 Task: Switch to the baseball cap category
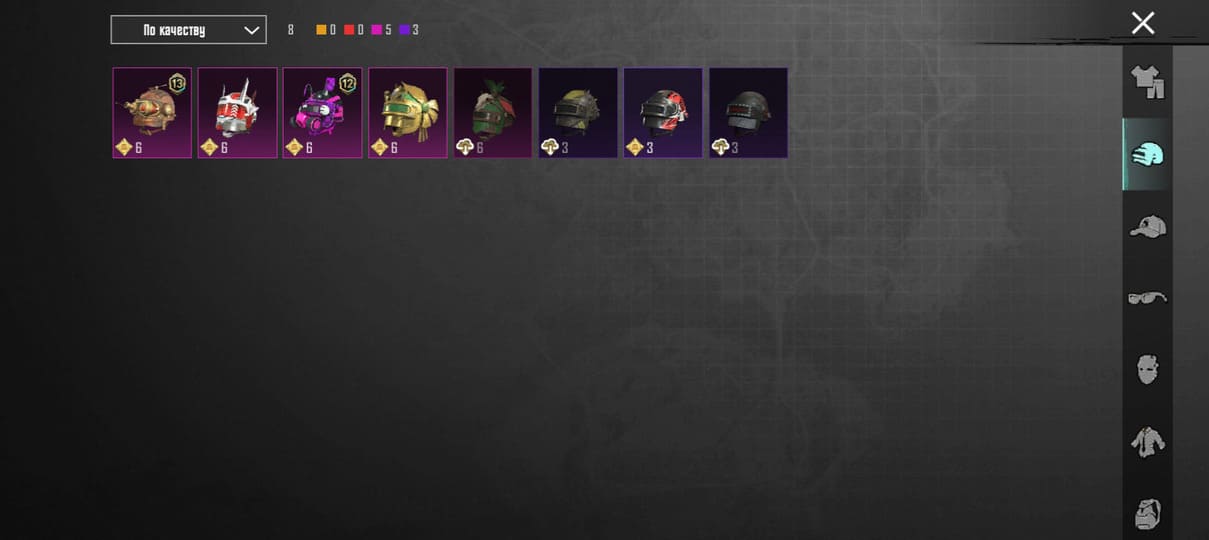pos(1147,227)
